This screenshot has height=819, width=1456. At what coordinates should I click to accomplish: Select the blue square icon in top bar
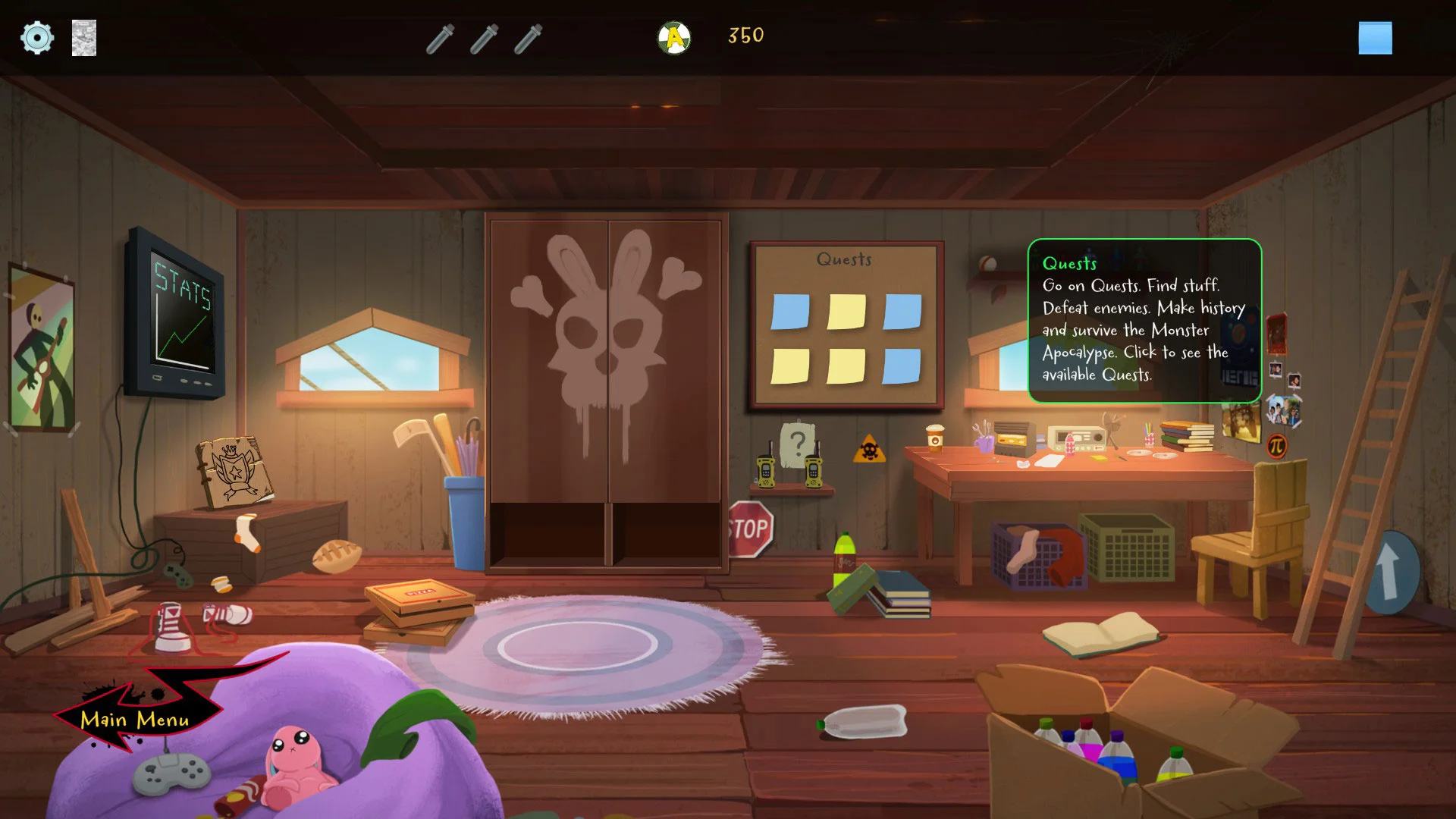pyautogui.click(x=1375, y=38)
